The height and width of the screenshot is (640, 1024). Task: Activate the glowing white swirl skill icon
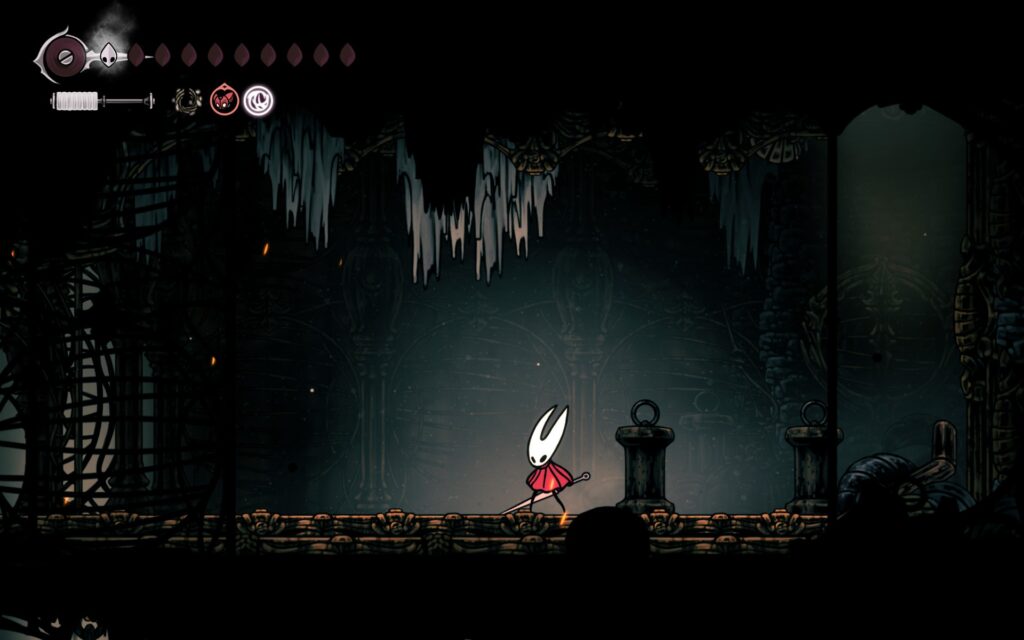[x=259, y=100]
